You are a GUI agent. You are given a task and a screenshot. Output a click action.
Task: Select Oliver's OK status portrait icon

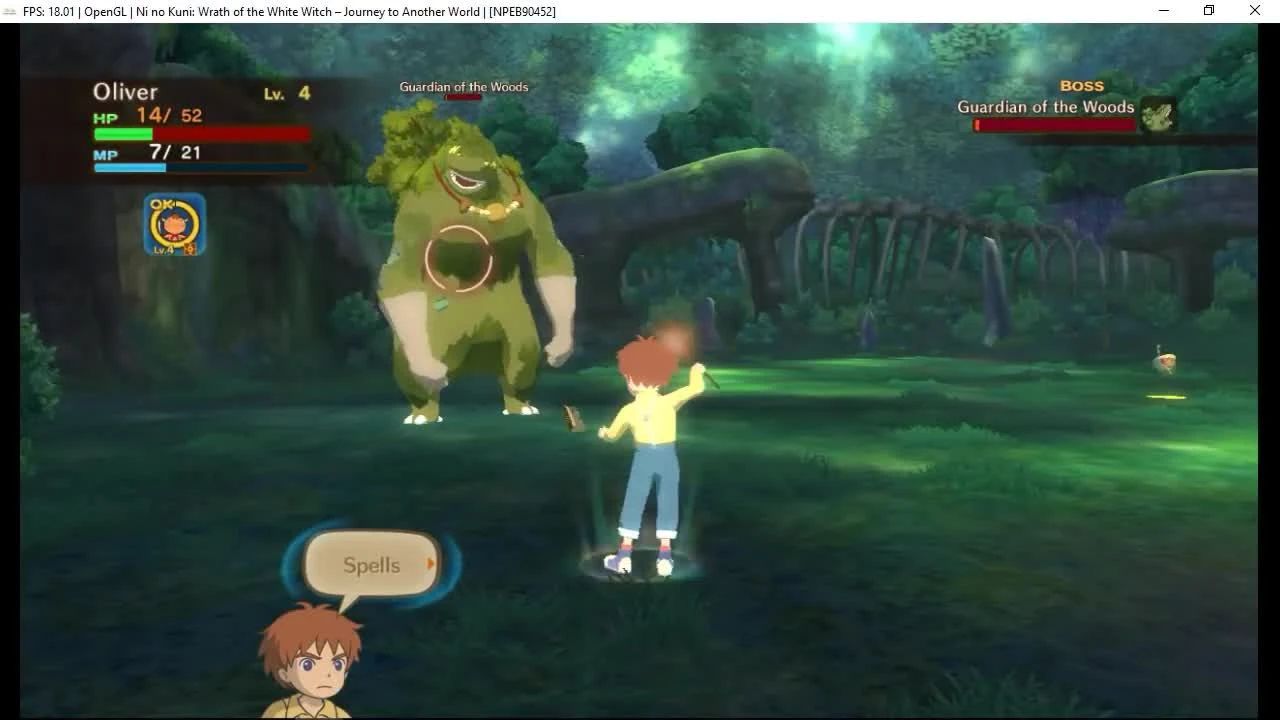pyautogui.click(x=175, y=222)
